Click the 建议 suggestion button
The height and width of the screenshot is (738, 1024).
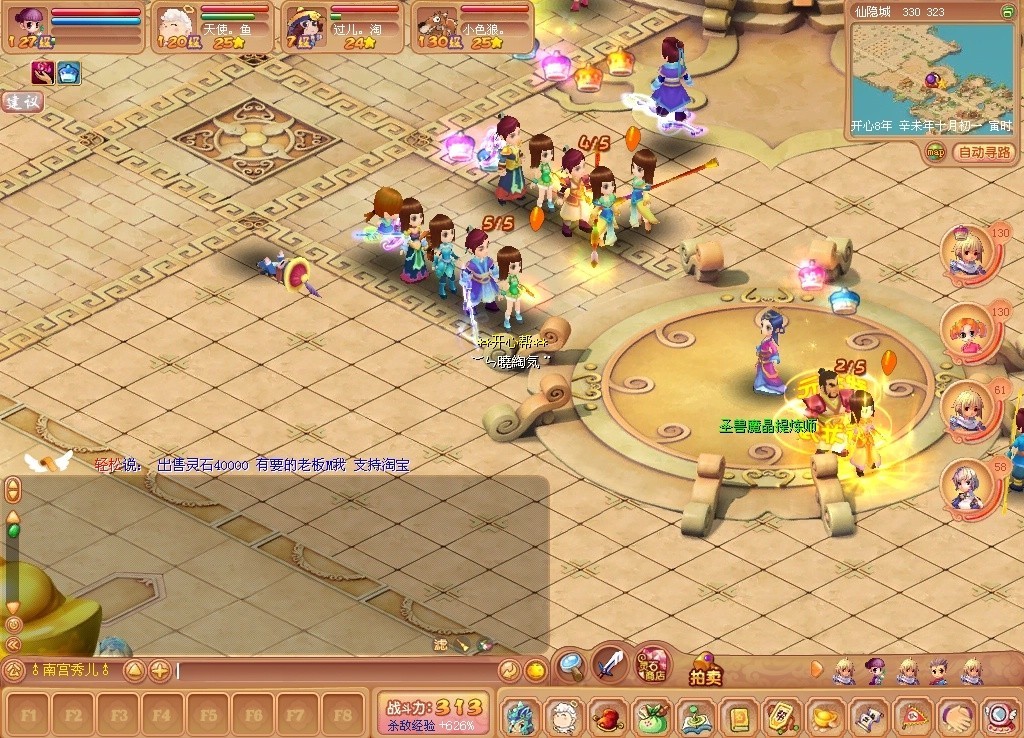(x=22, y=101)
